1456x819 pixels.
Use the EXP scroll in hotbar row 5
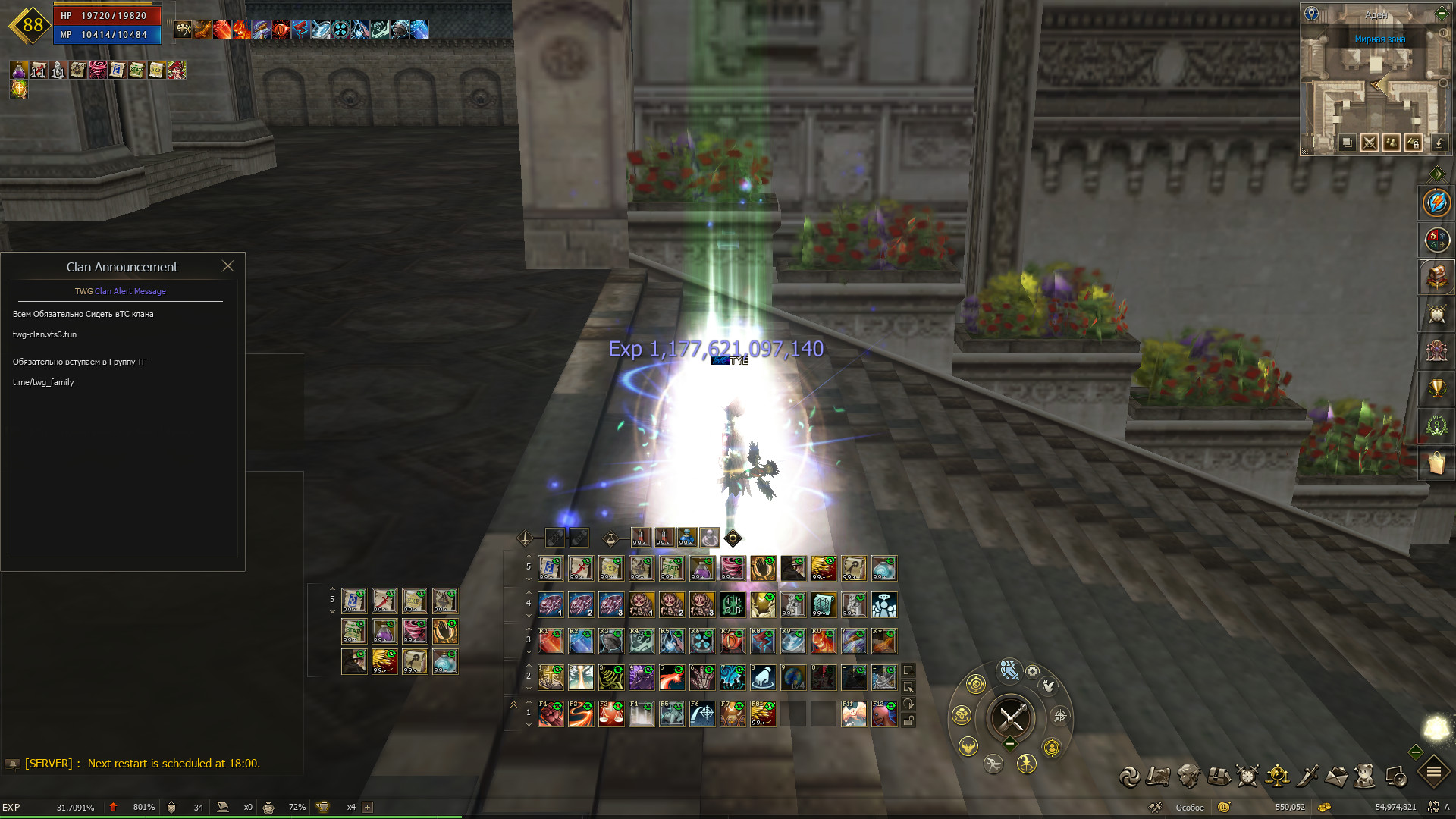coord(611,569)
